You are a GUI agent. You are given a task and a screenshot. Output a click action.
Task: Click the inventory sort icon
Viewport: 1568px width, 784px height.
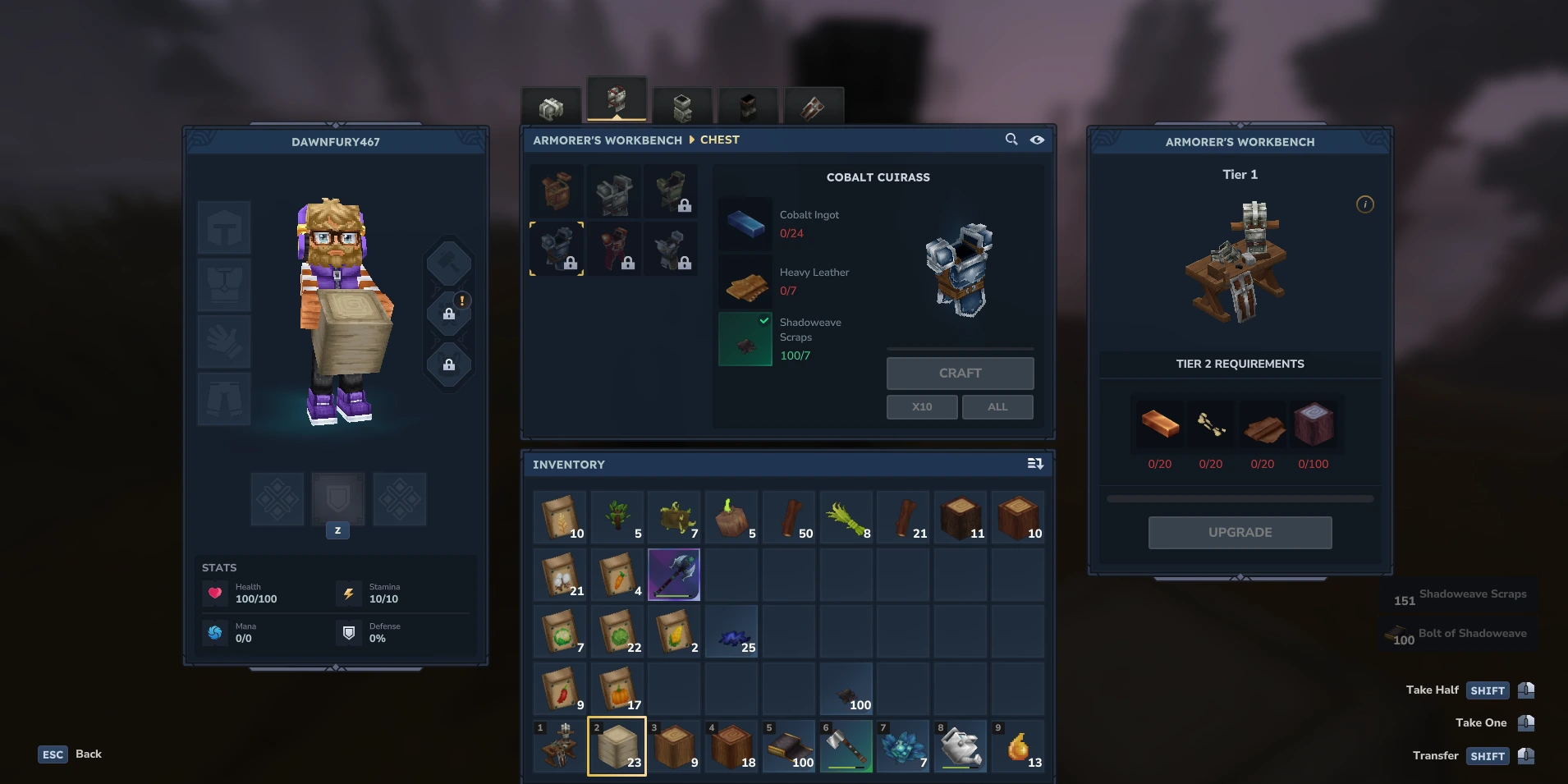point(1035,464)
